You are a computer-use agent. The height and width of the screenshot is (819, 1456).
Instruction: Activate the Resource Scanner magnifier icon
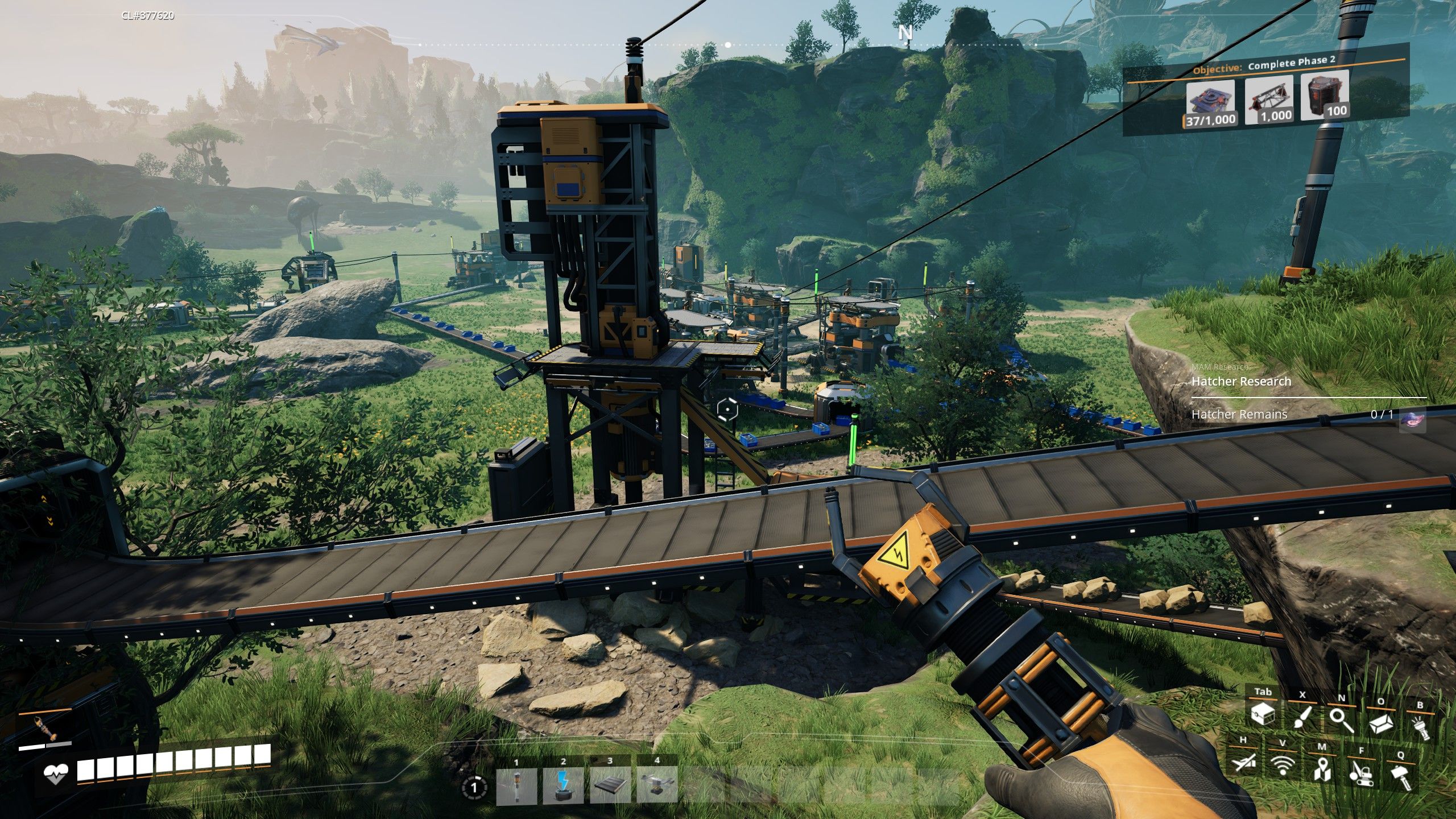(1341, 721)
